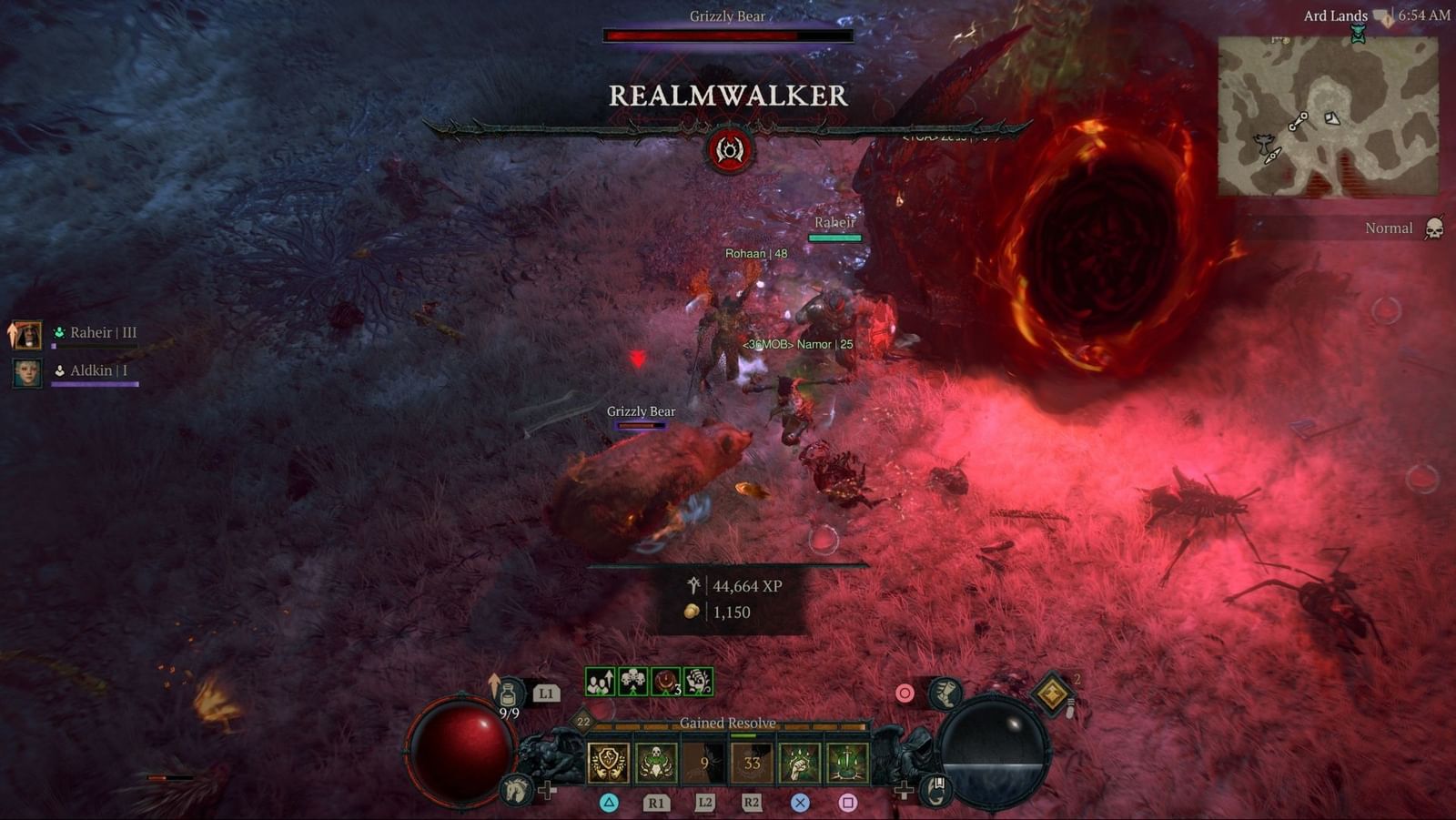This screenshot has height=820, width=1456.
Task: Select Aldkin's portrait in the party panel
Action: point(29,370)
